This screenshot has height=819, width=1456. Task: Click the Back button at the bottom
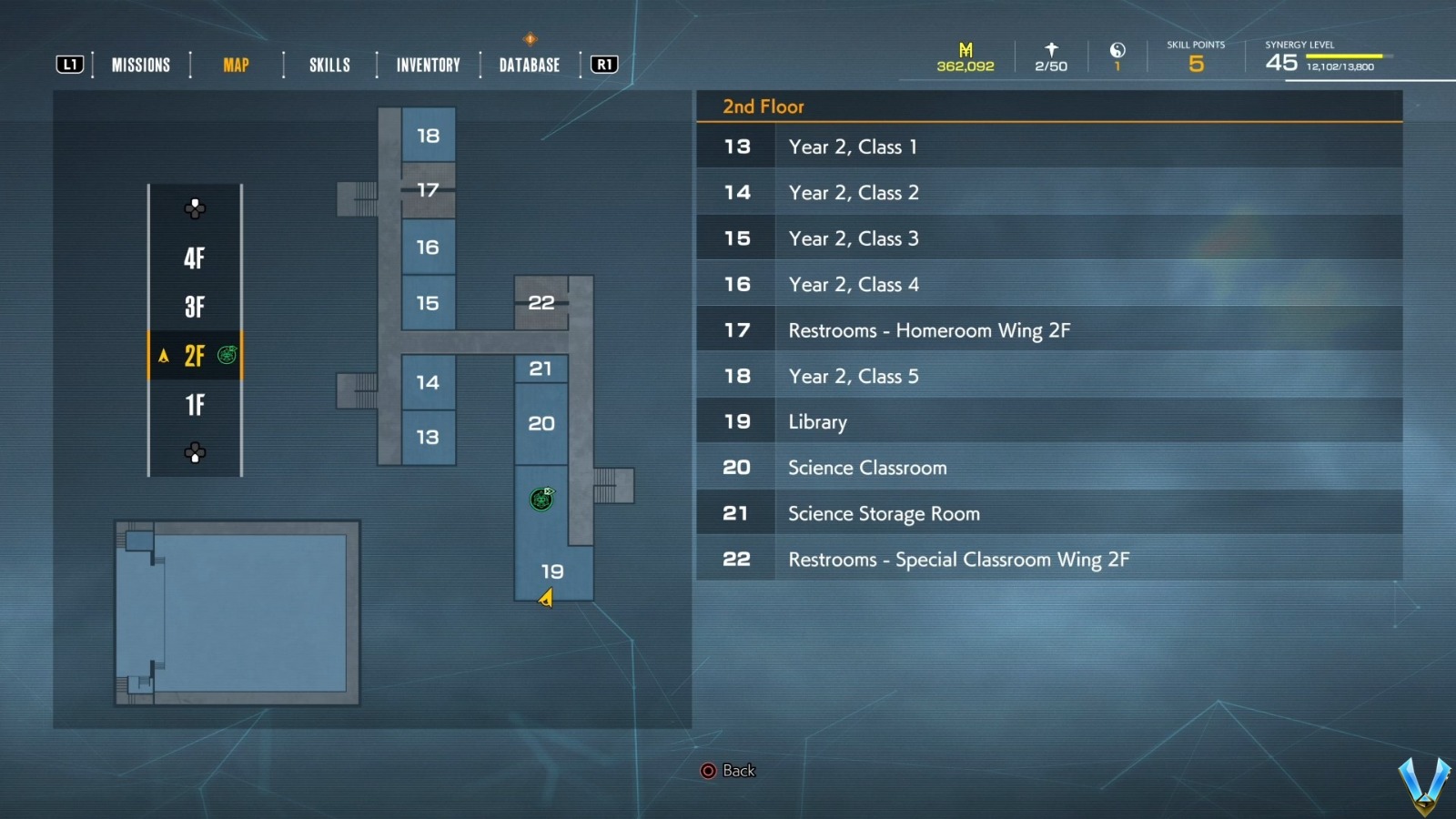pyautogui.click(x=728, y=770)
